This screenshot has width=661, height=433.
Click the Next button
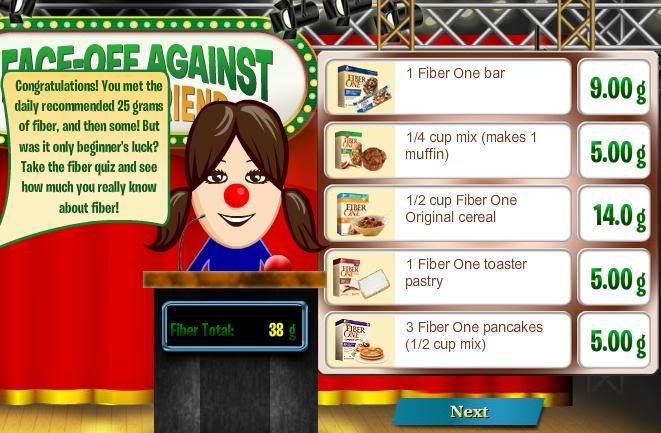(468, 411)
